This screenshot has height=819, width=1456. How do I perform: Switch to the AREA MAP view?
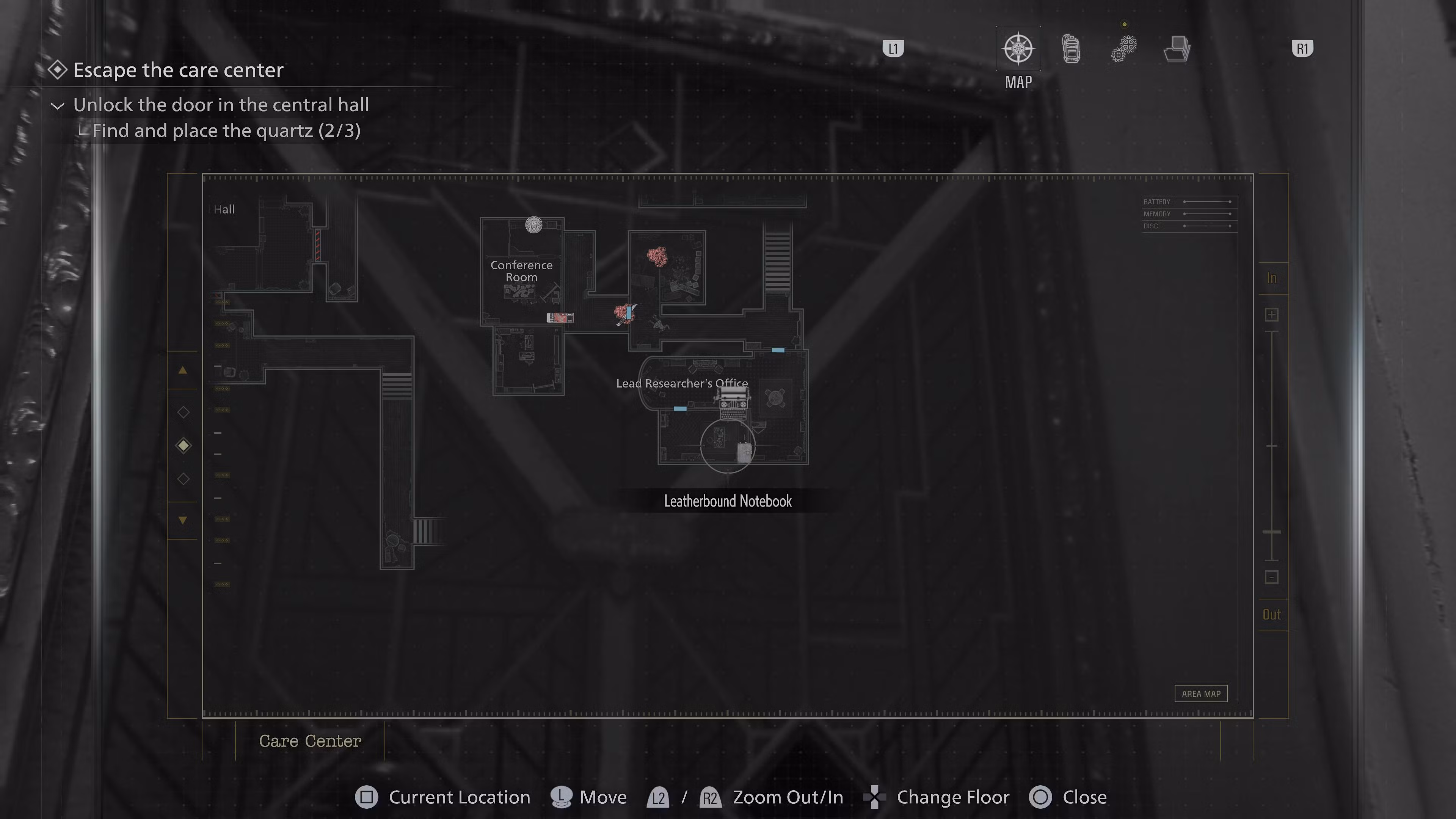click(1200, 693)
